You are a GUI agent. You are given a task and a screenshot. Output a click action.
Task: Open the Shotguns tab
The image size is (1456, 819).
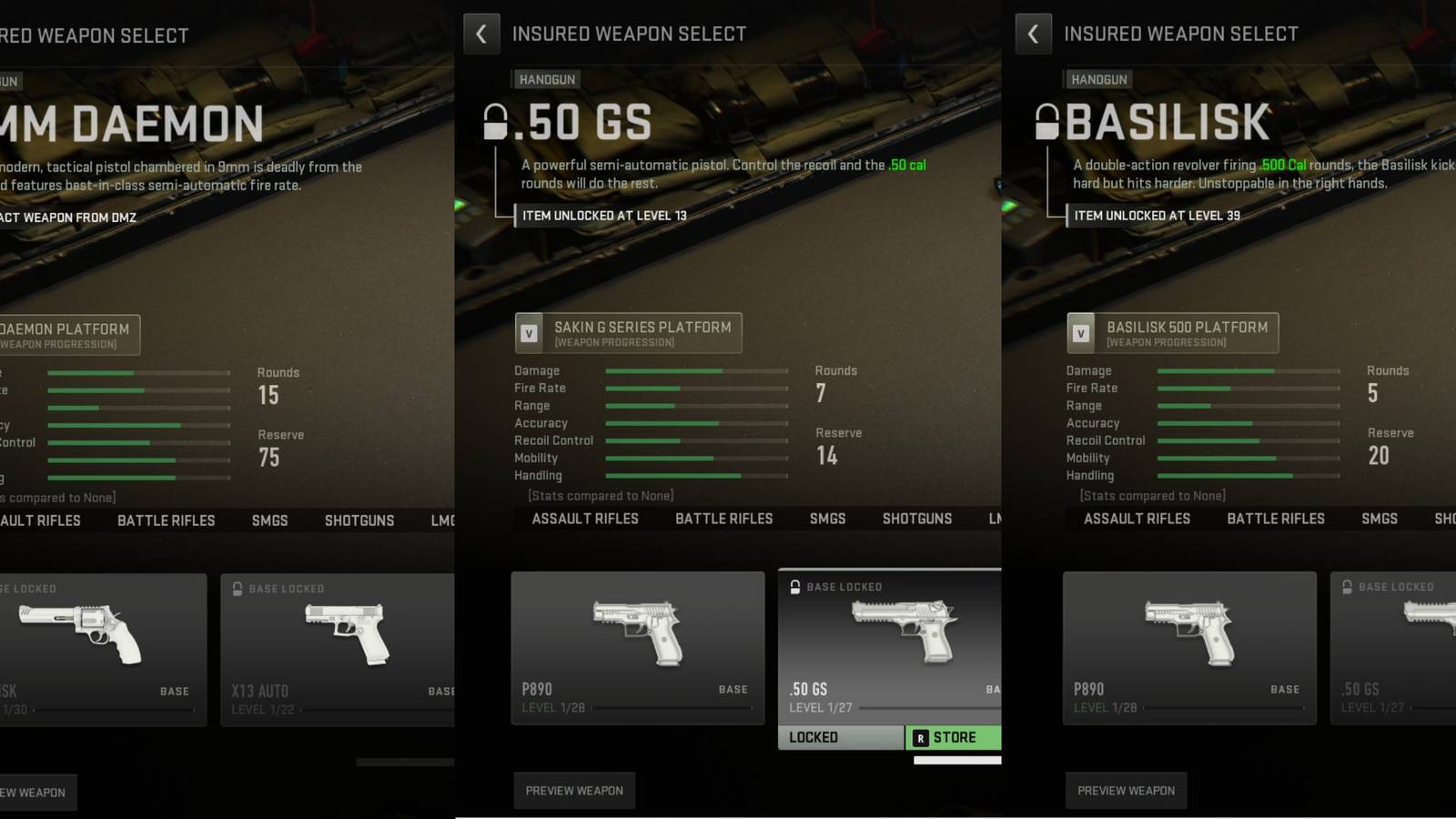pos(916,518)
